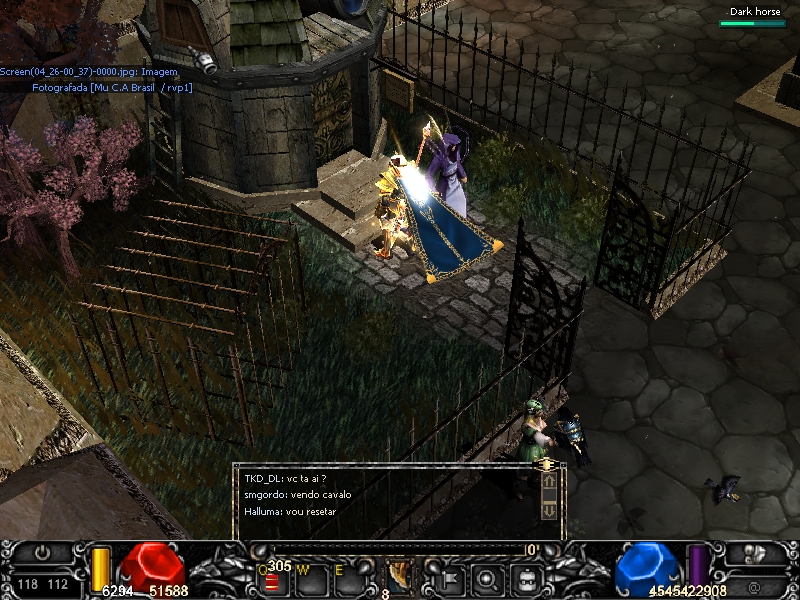
Task: Activate the current skill icon
Action: coord(399,575)
